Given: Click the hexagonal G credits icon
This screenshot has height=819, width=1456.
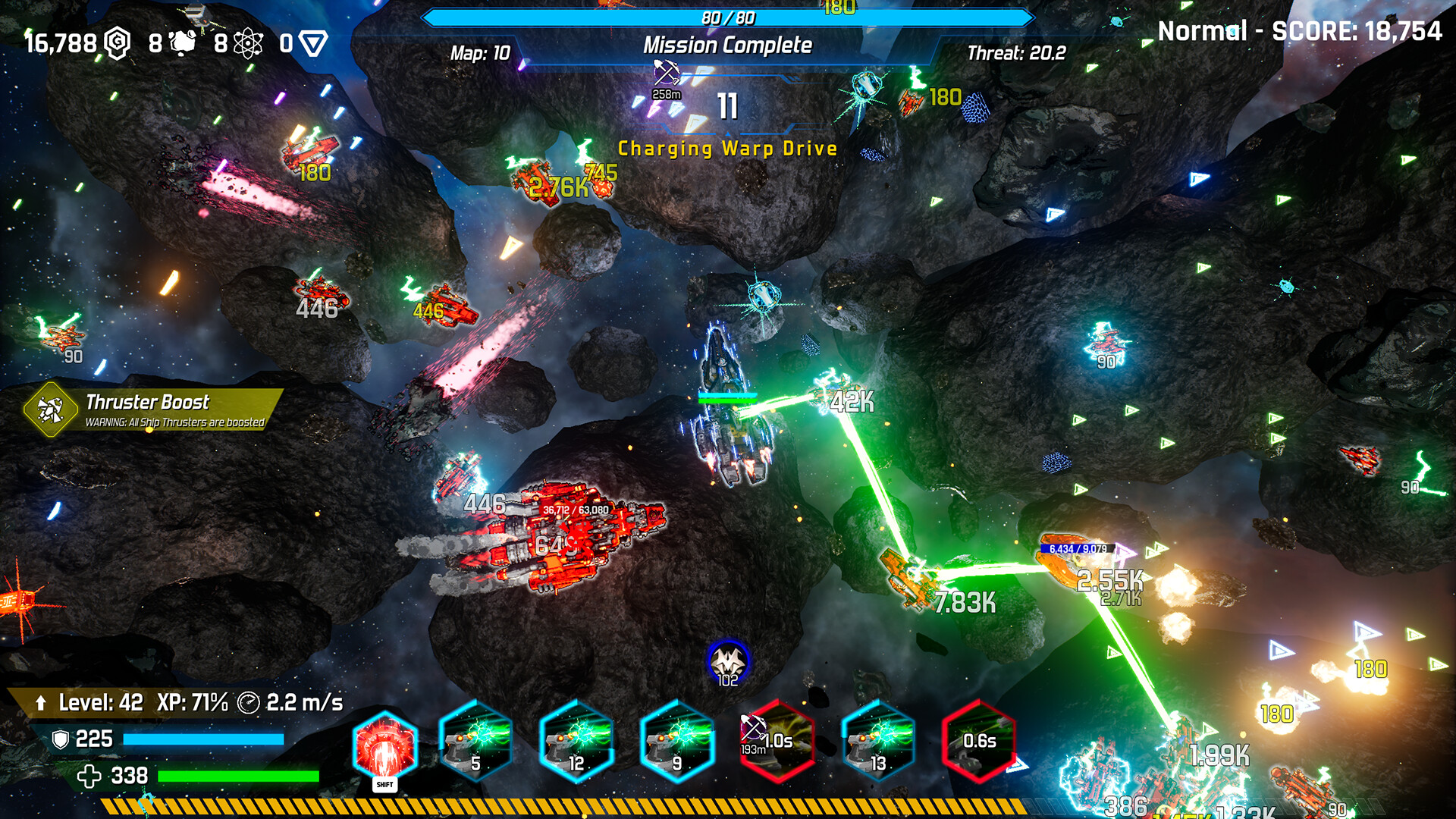Looking at the screenshot, I should 115,42.
